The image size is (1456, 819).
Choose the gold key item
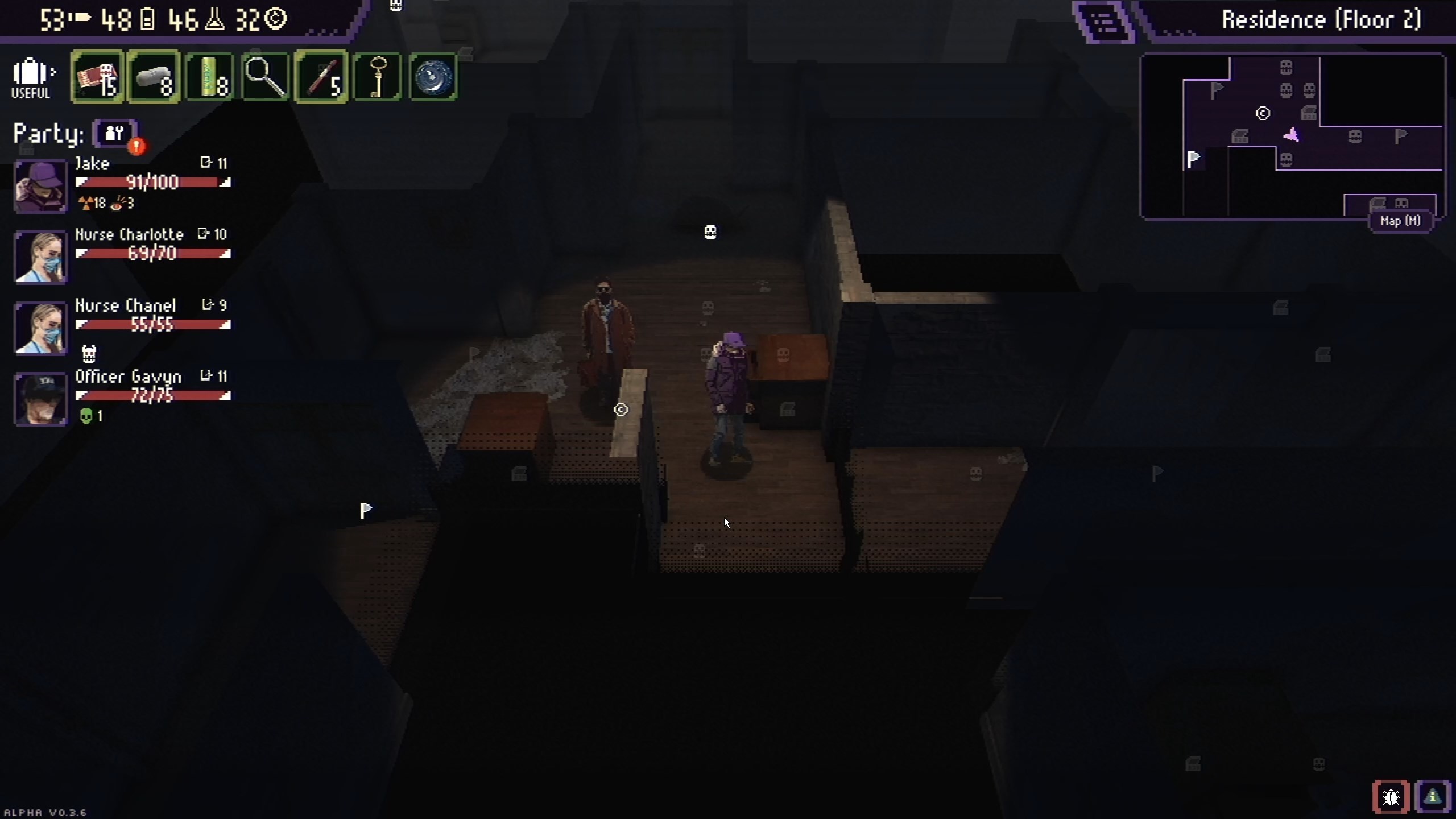click(x=377, y=77)
